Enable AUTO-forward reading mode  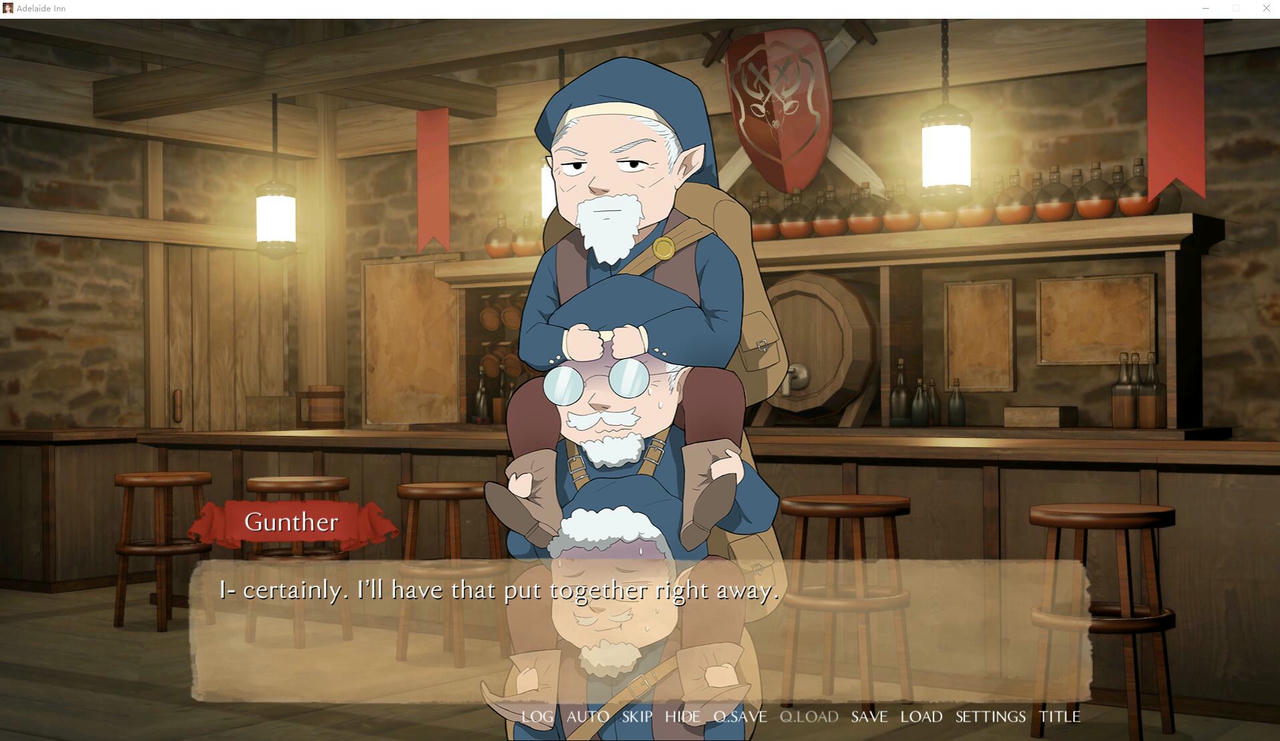(587, 716)
